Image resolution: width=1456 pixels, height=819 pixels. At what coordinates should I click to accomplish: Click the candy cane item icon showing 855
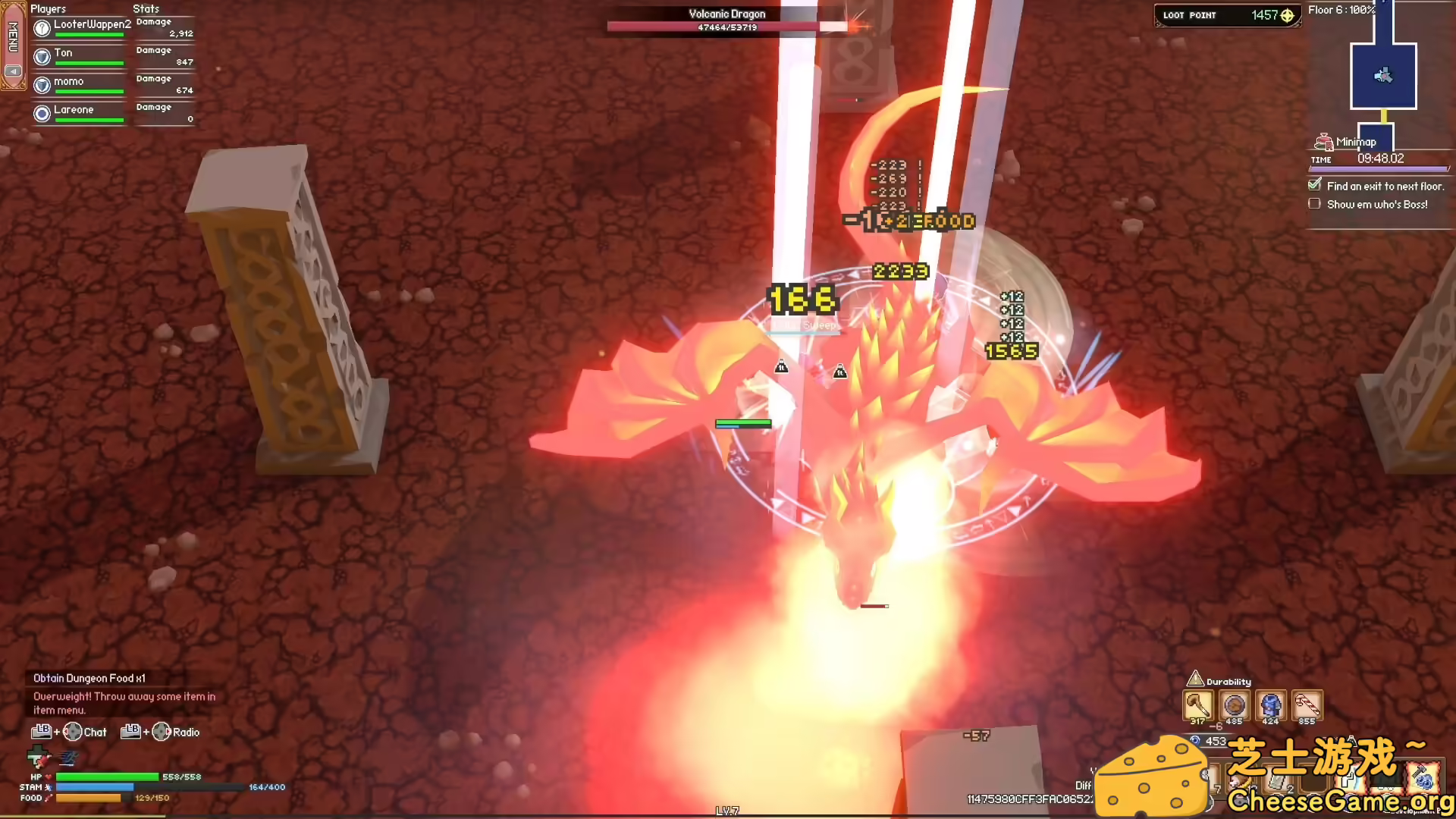(x=1307, y=705)
